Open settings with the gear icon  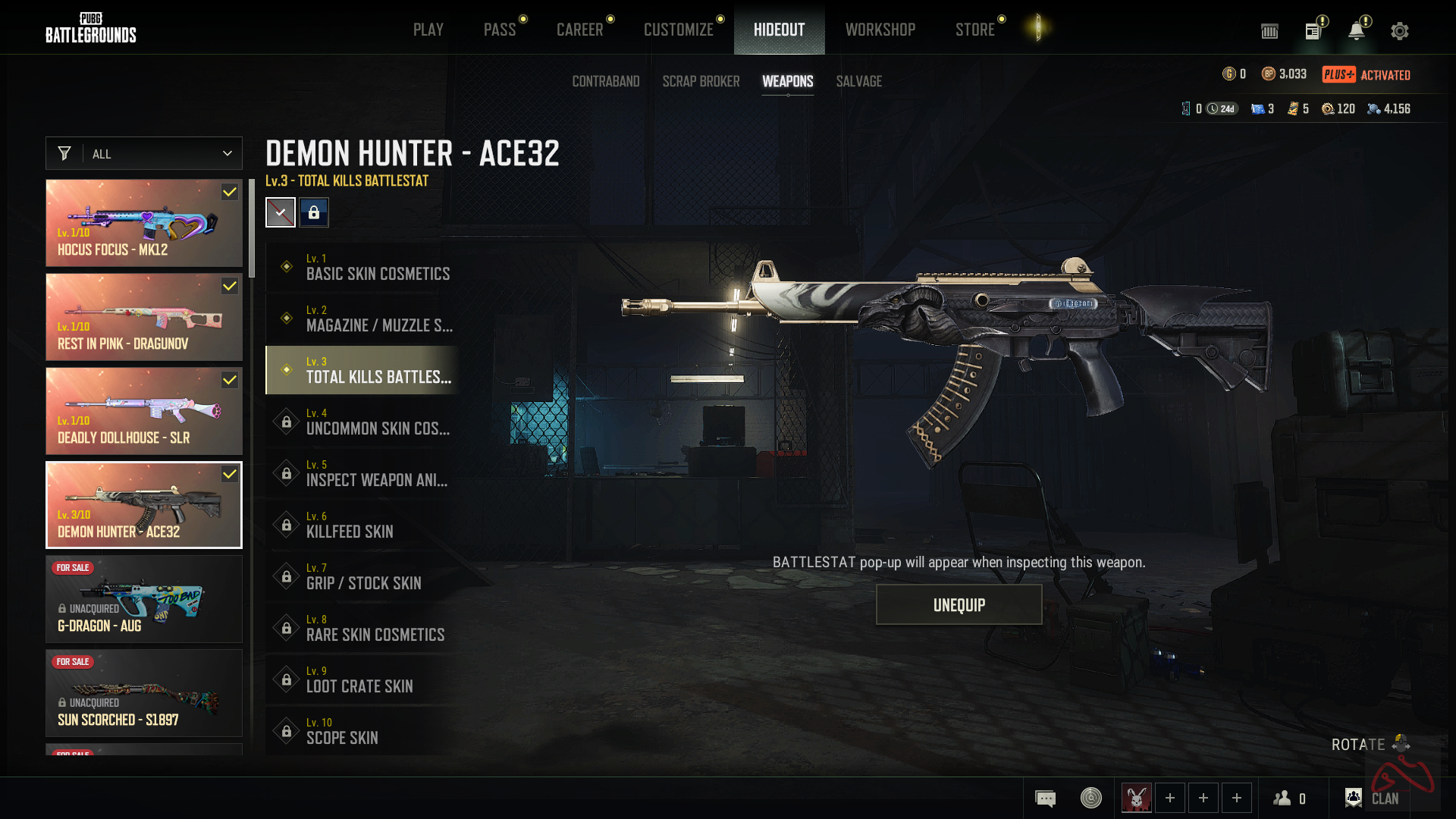pyautogui.click(x=1399, y=31)
